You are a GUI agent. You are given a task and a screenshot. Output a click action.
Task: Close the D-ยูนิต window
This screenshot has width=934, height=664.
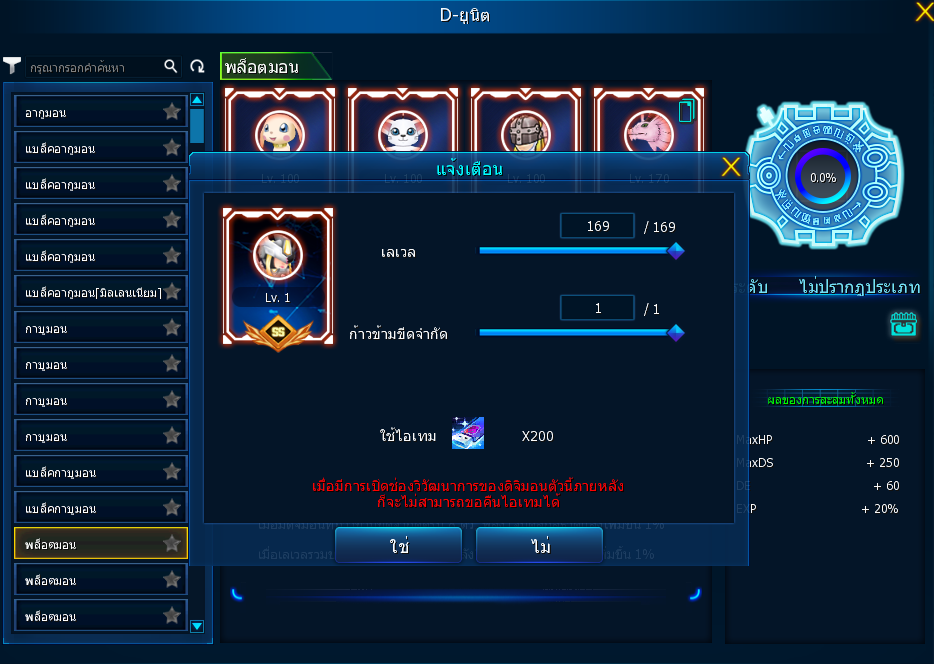coord(924,12)
